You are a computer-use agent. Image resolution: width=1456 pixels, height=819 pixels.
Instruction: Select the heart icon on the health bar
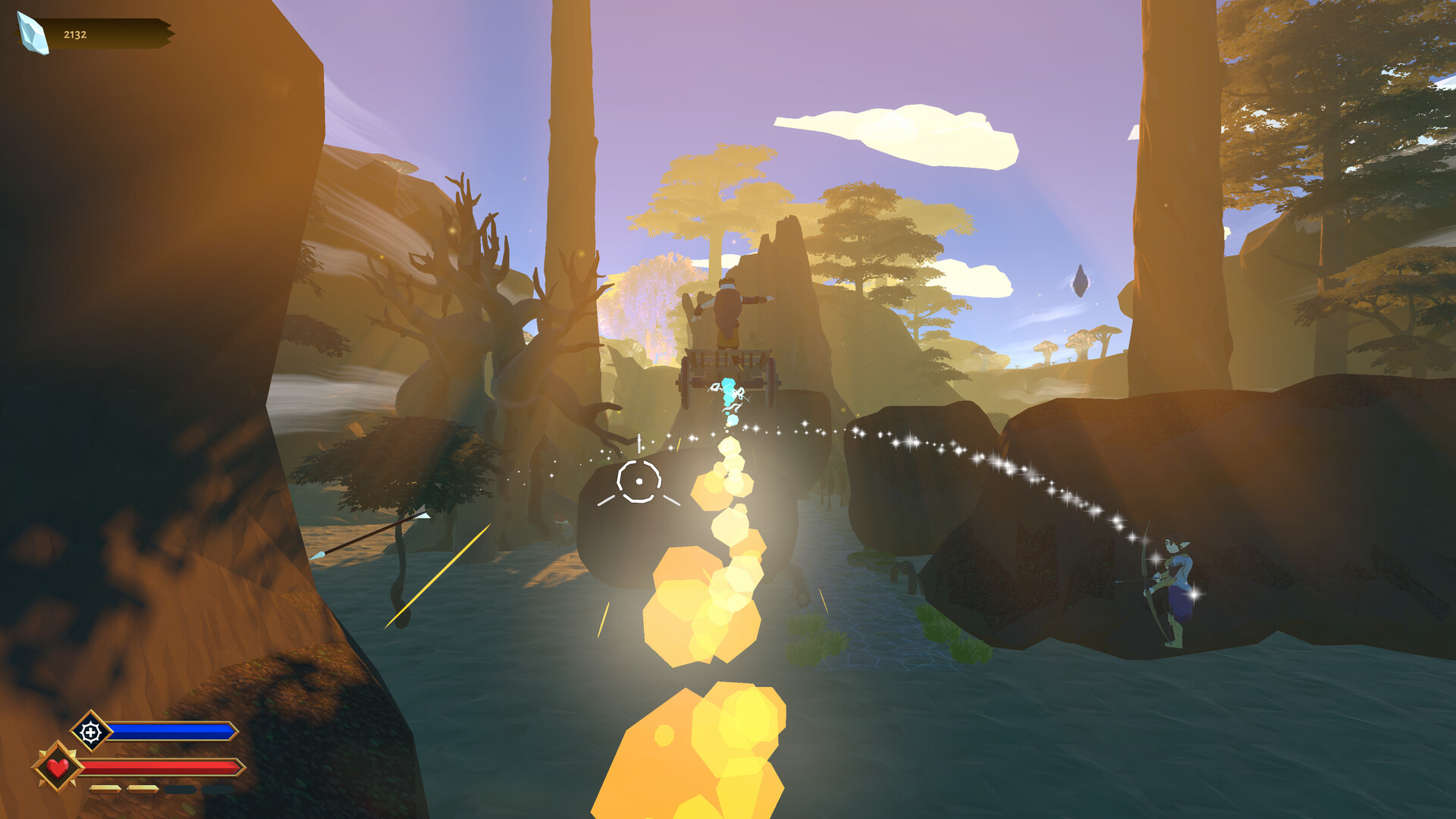[x=58, y=769]
